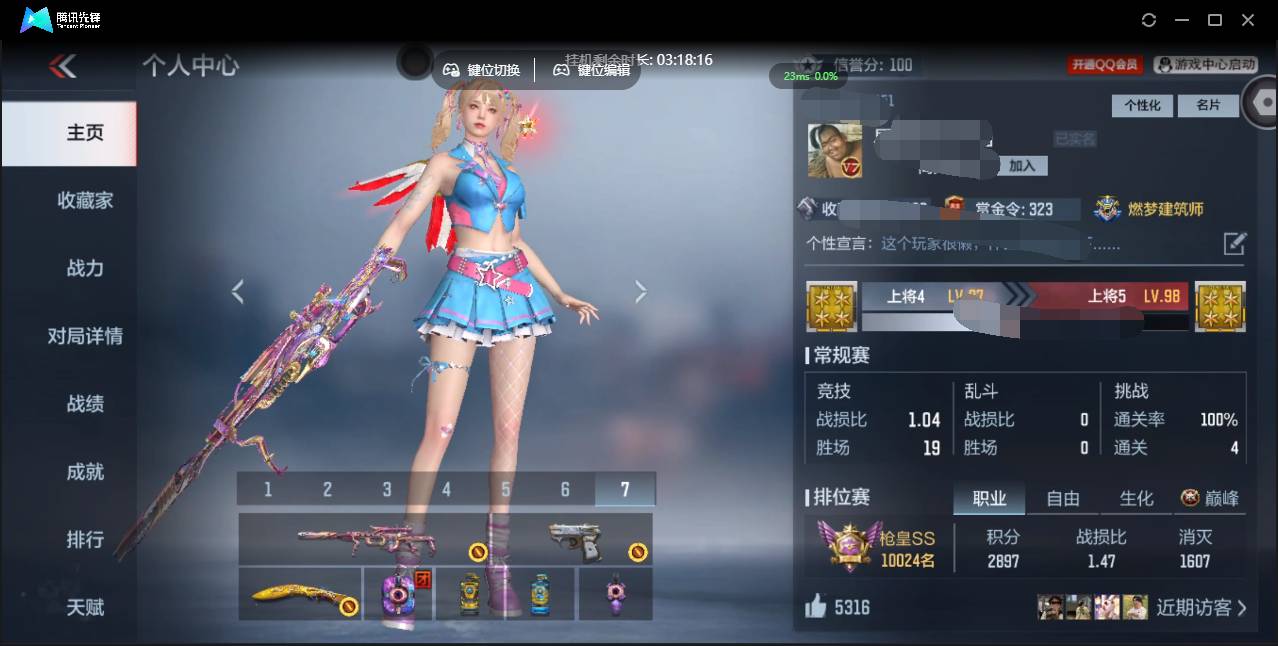The height and width of the screenshot is (646, 1278).
Task: Switch to loadout number 3
Action: coord(387,489)
